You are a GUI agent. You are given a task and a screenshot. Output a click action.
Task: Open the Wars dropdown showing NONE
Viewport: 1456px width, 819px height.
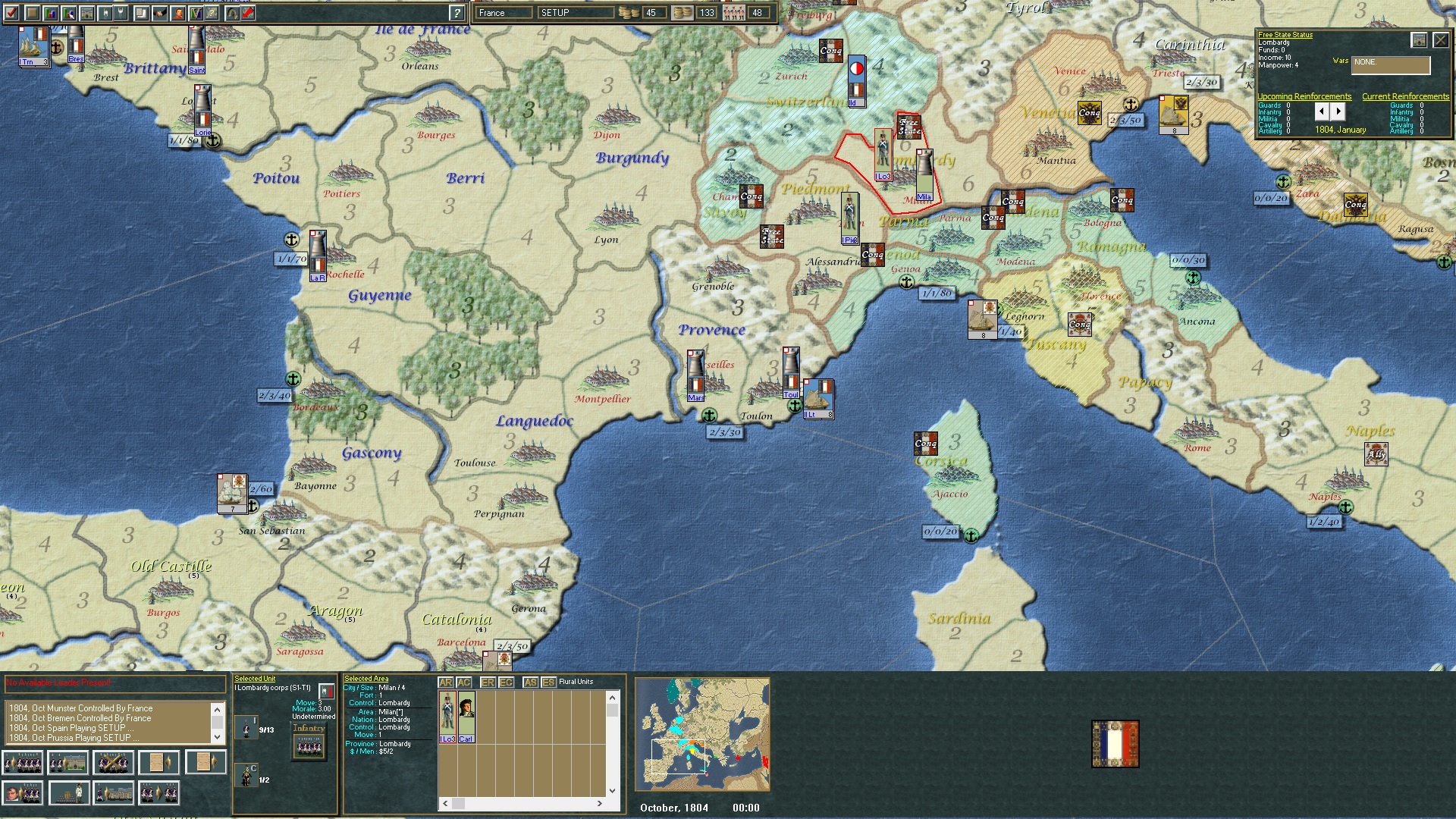1392,66
